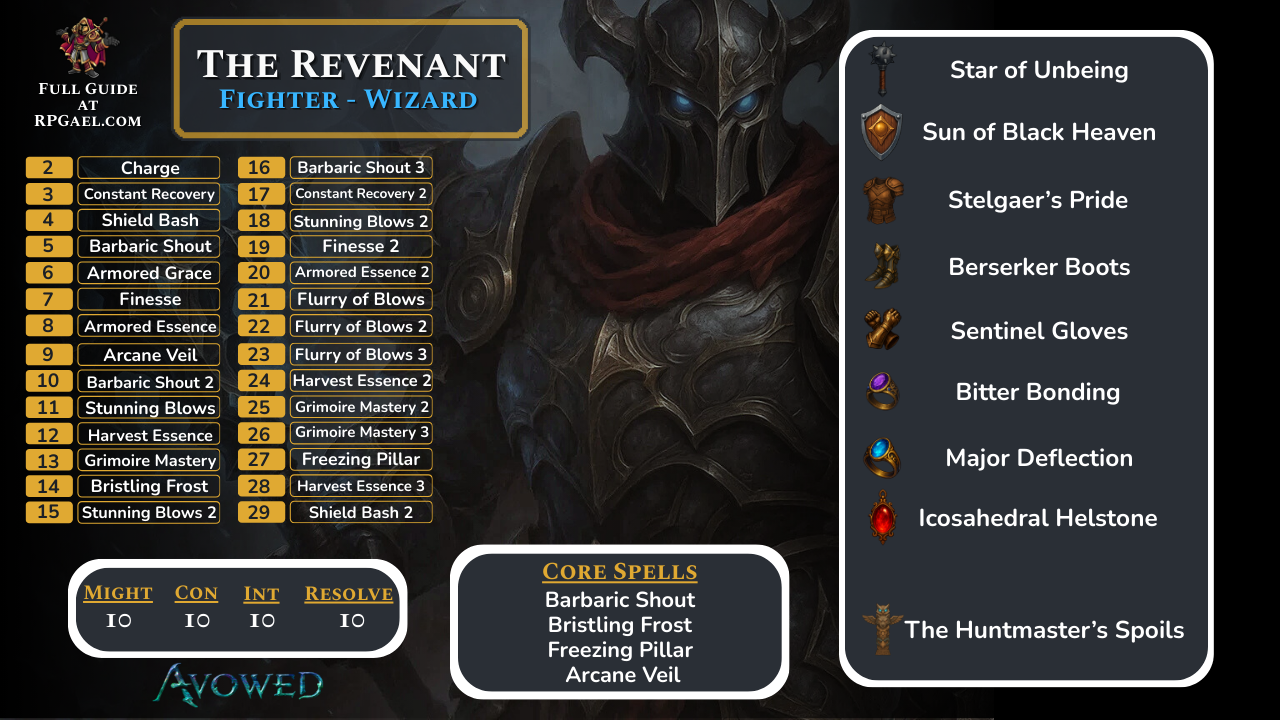The image size is (1280, 720).
Task: Choose the Armored Essence 2 entry
Action: tap(360, 272)
